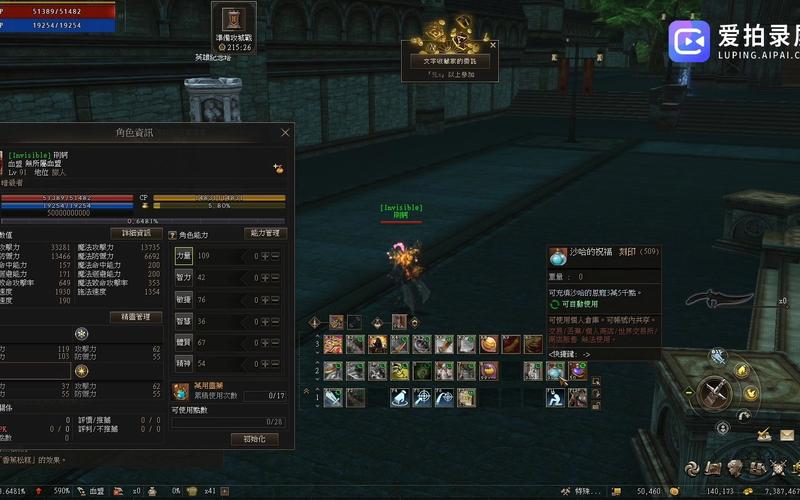Screen dimensions: 800x500
Task: Use the purple potion hotbar slot
Action: pyautogui.click(x=577, y=371)
